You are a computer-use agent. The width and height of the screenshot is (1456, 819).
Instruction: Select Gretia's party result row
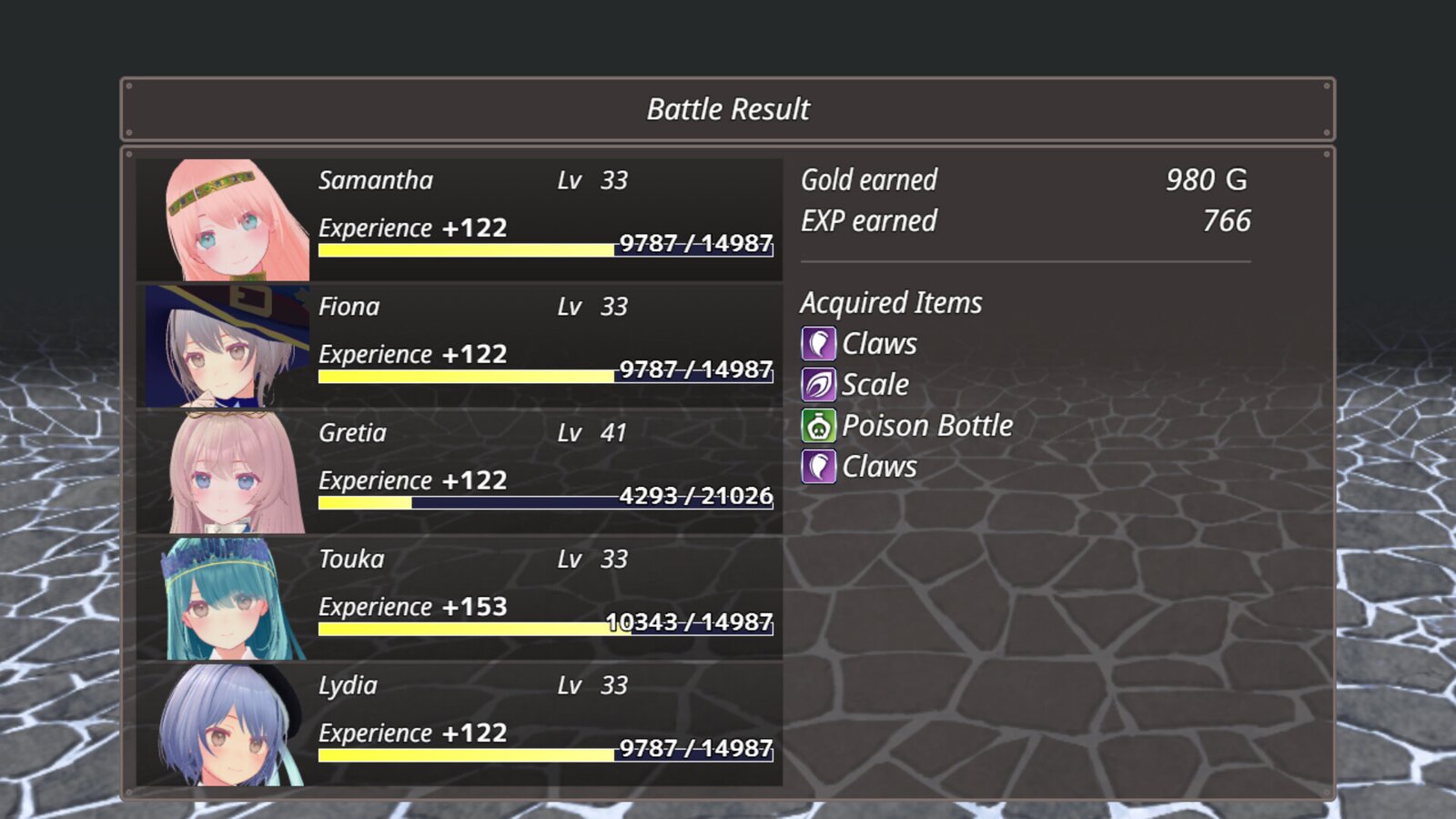460,472
